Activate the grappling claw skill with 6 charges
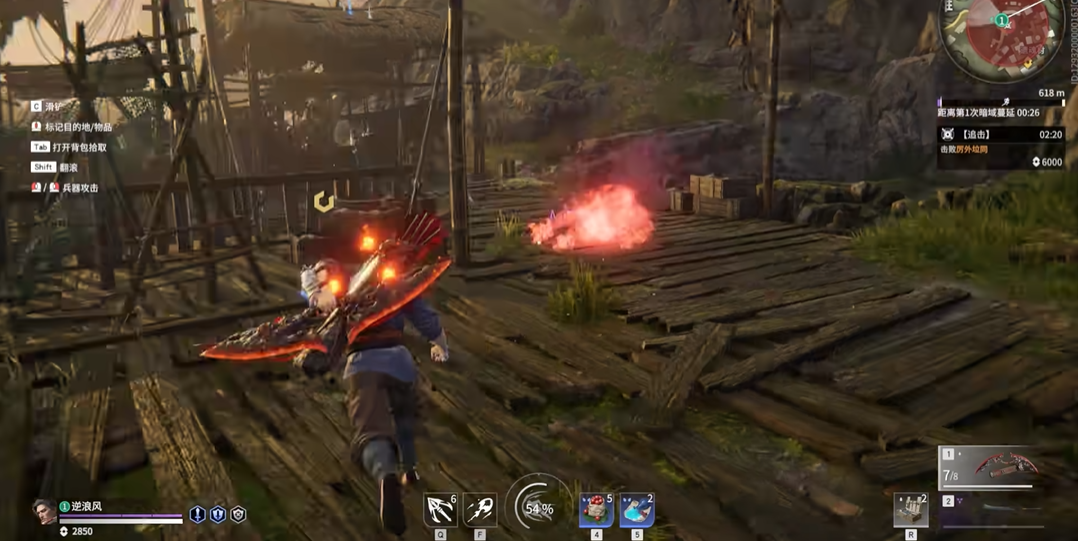This screenshot has height=541, width=1078. coord(440,510)
